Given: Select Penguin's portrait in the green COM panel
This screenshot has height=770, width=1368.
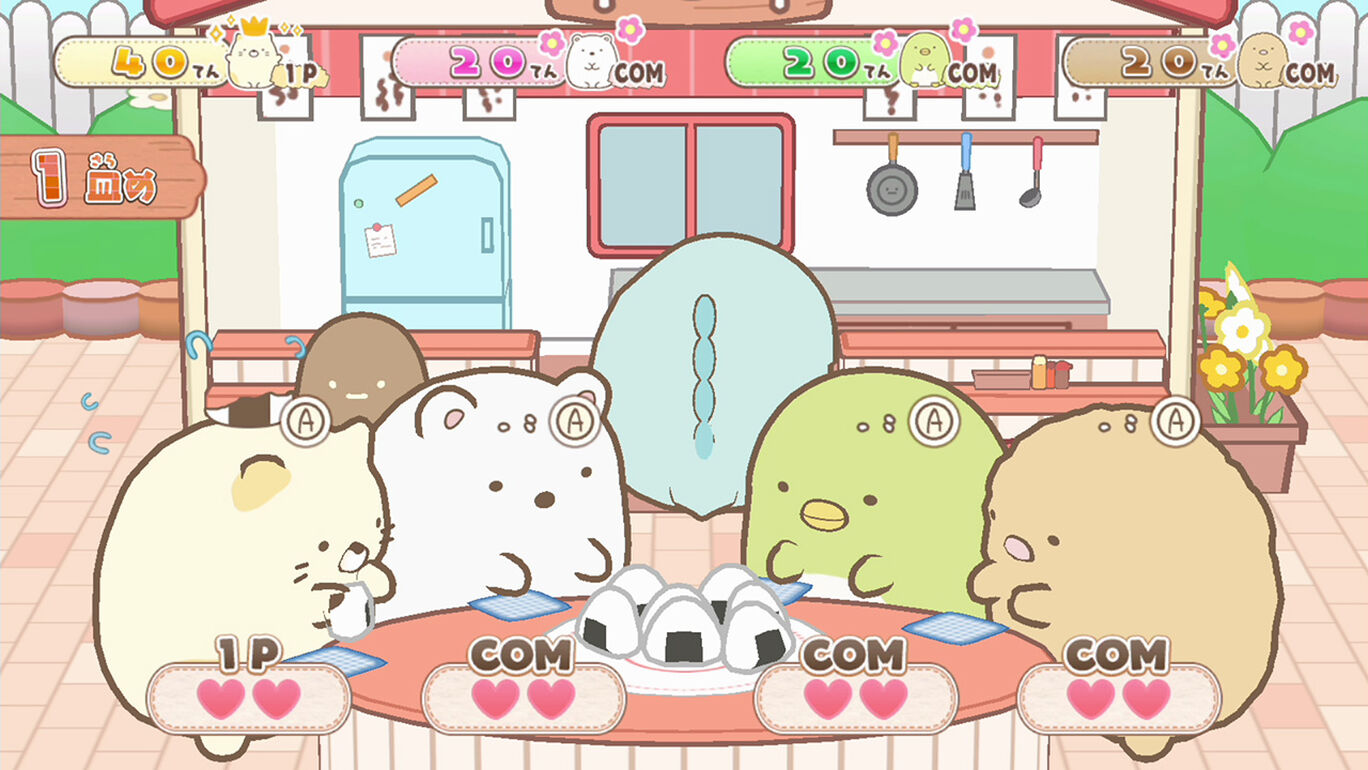Looking at the screenshot, I should point(926,58).
